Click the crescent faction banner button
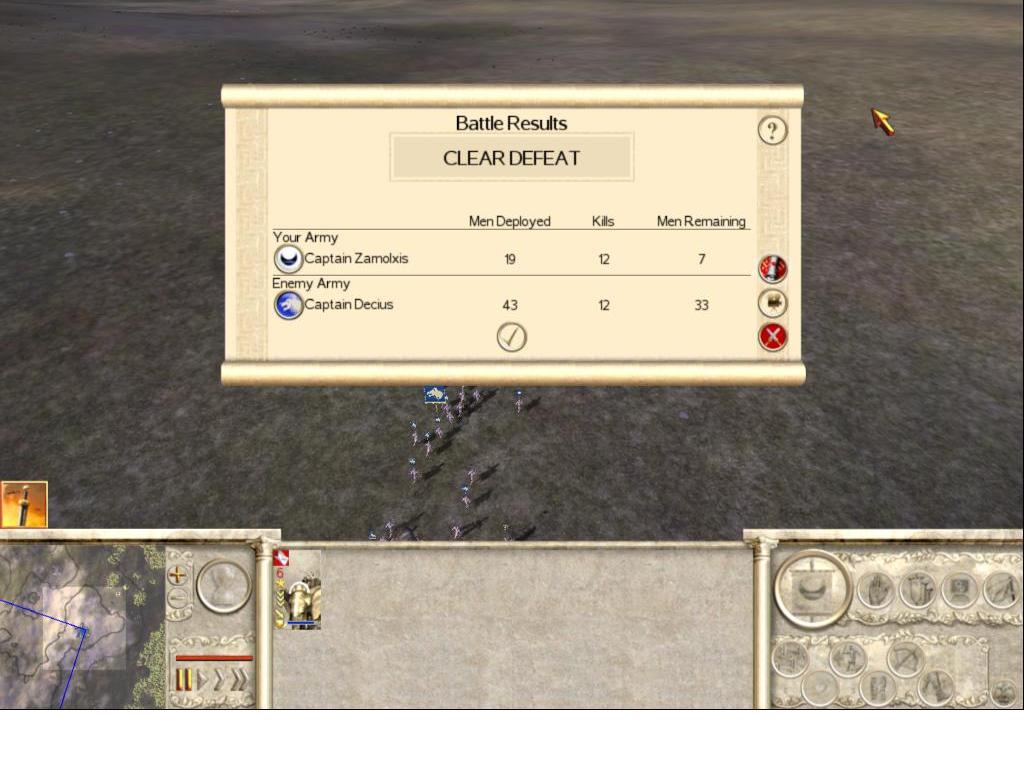Viewport: 1024px width, 768px height. pos(812,588)
